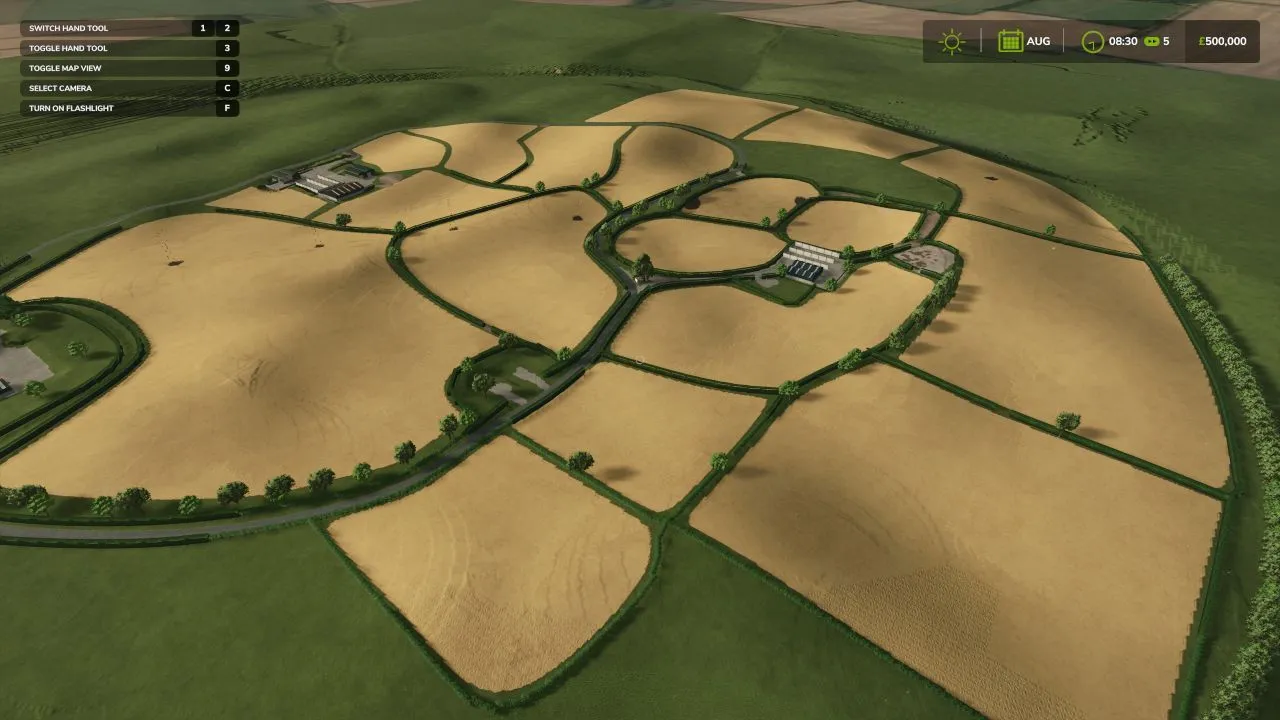
Task: Click the 'F' key badge for flashlight
Action: pyautogui.click(x=228, y=108)
